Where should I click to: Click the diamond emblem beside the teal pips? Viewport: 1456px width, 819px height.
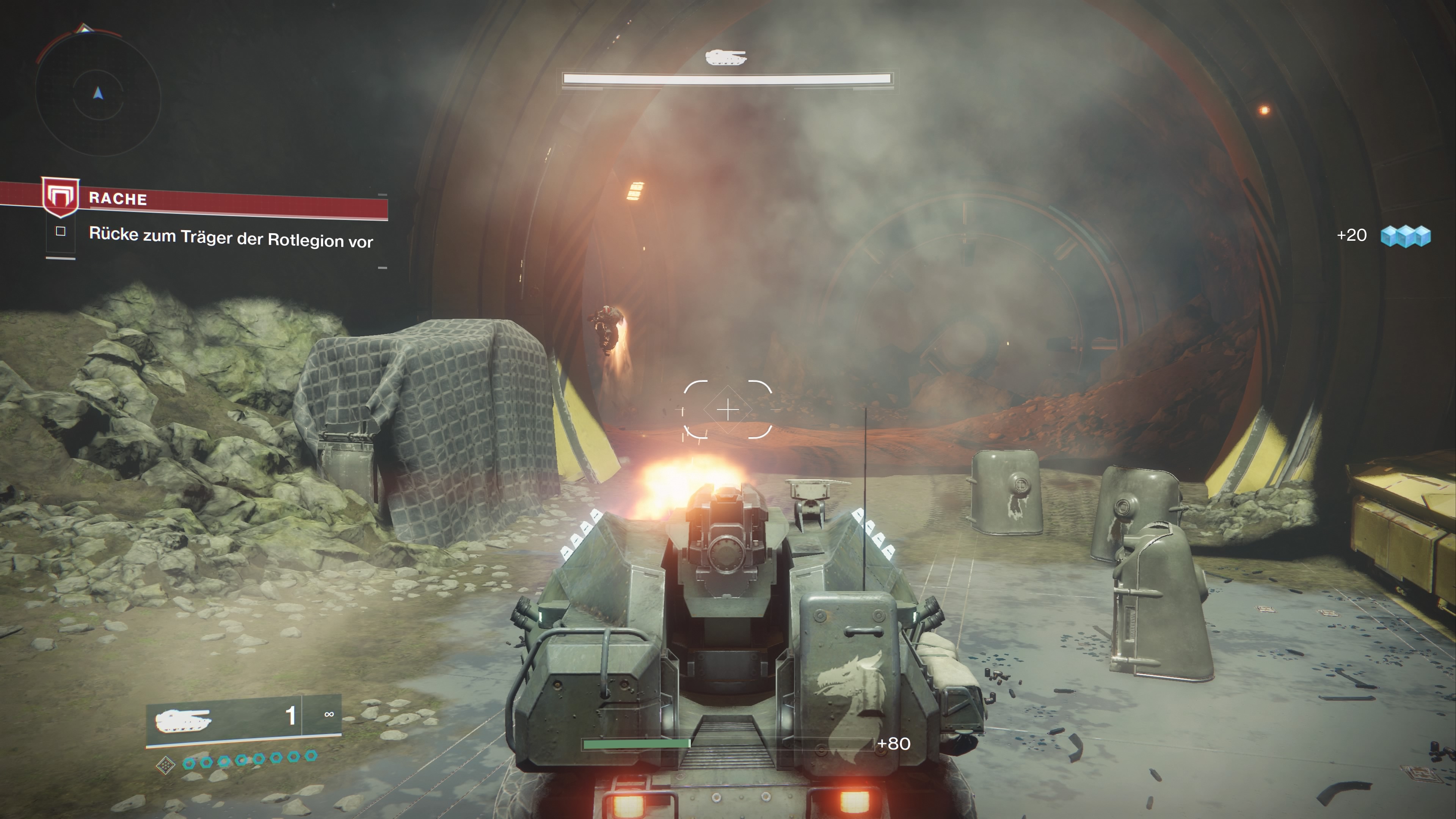[x=165, y=765]
